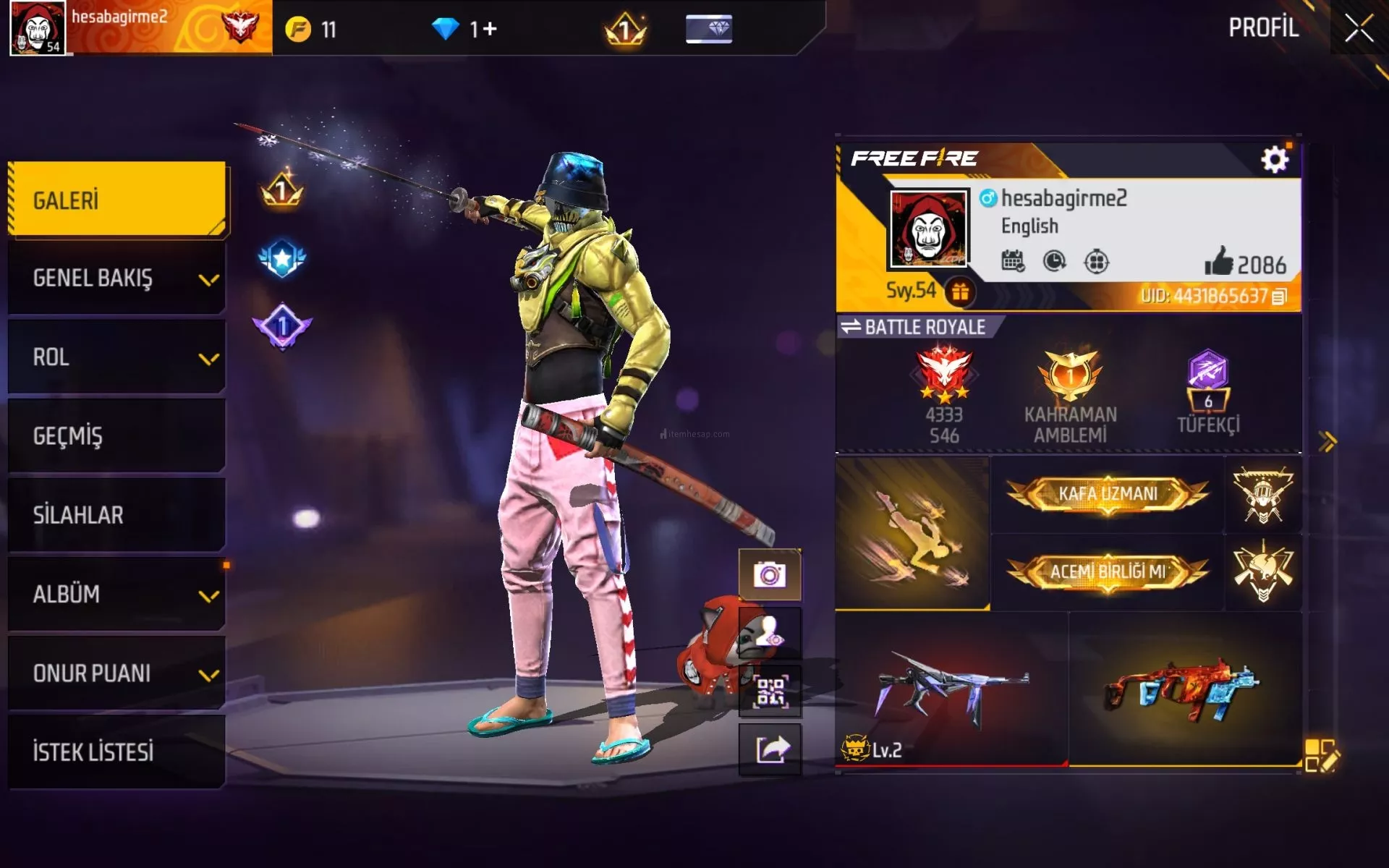Expand the Rol menu entry
The width and height of the screenshot is (1389, 868).
click(117, 357)
